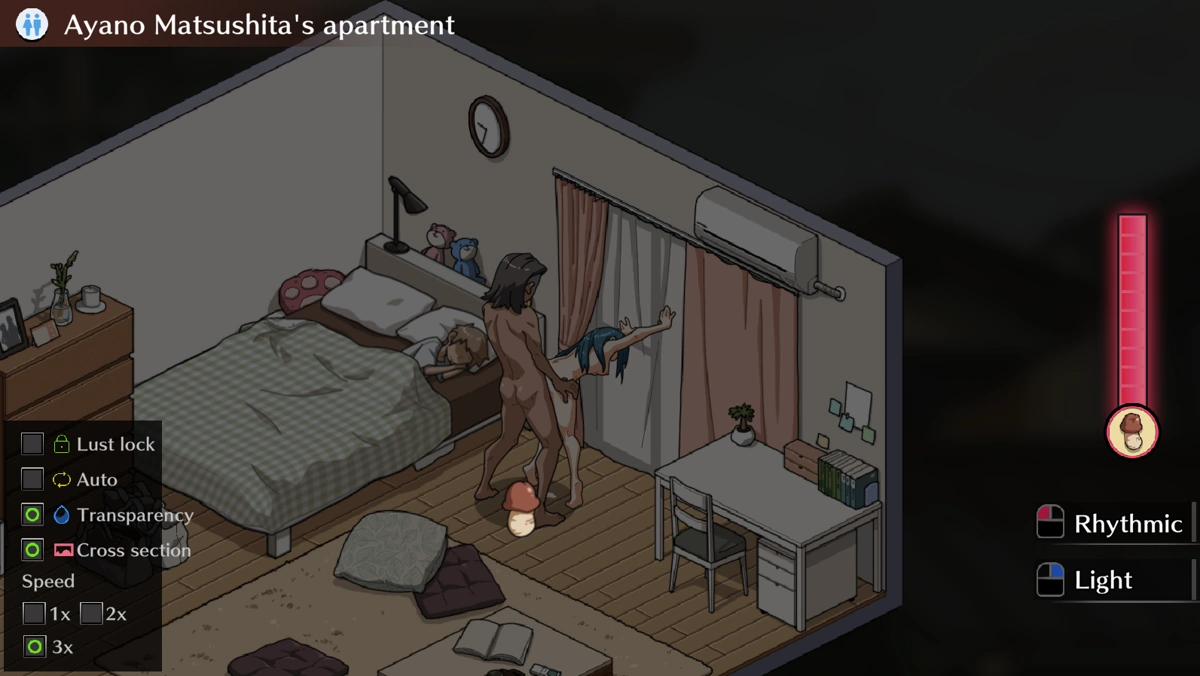Choose the 2x speed option
The height and width of the screenshot is (676, 1200).
click(91, 613)
